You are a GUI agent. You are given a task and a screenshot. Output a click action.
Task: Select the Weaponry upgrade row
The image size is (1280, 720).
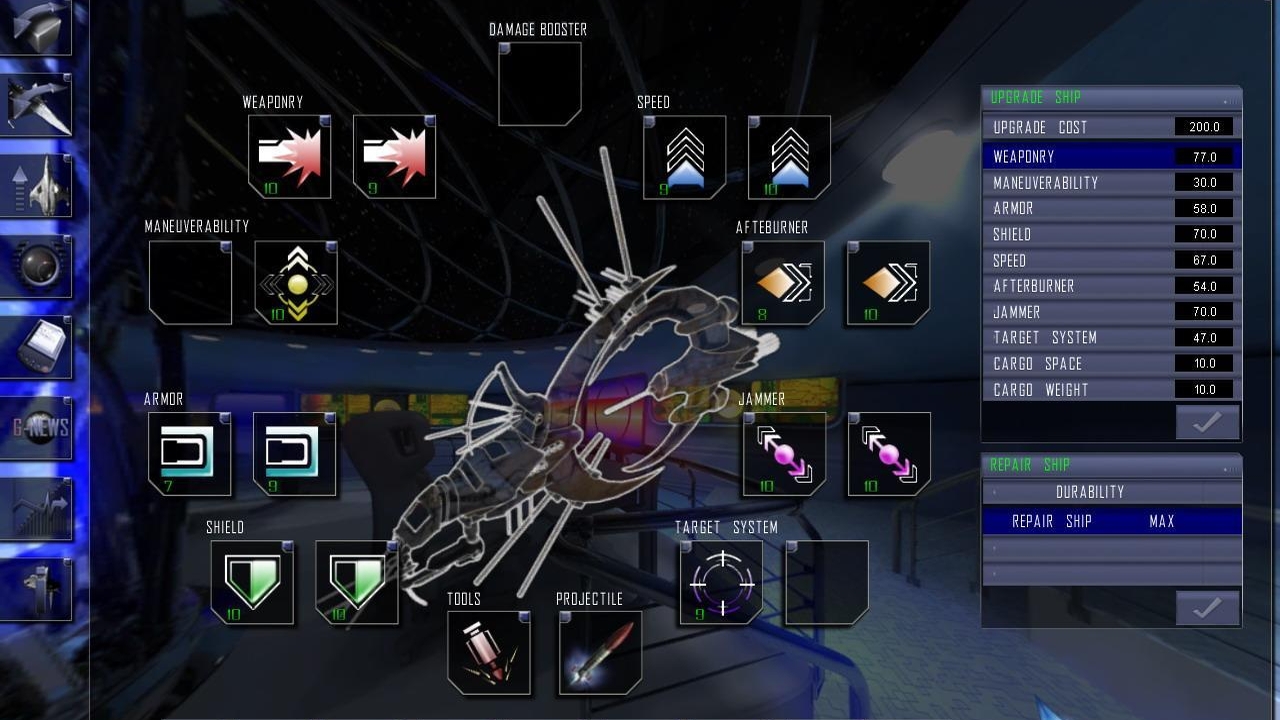pyautogui.click(x=1110, y=157)
